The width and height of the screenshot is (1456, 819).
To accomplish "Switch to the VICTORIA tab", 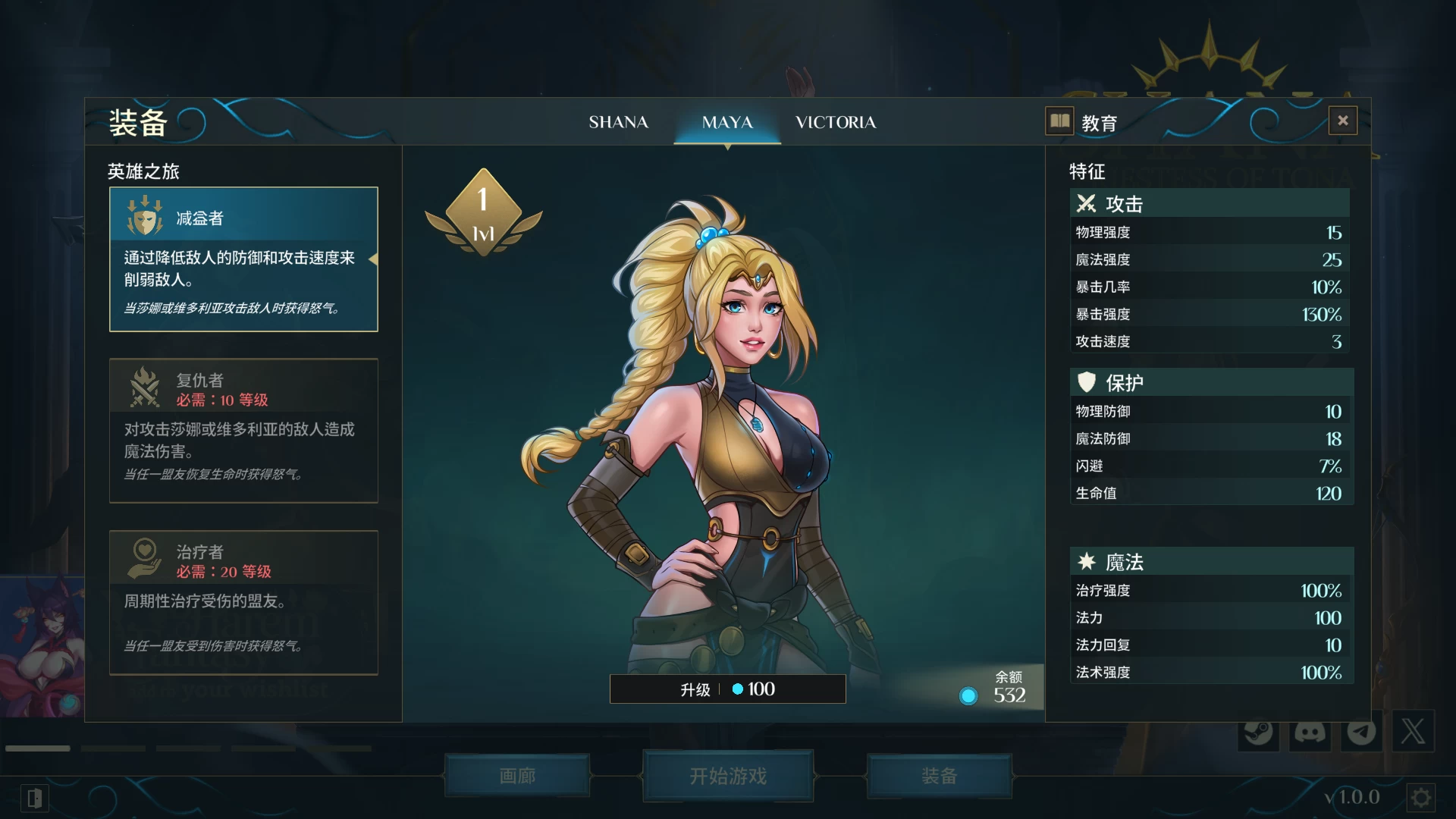I will (835, 122).
